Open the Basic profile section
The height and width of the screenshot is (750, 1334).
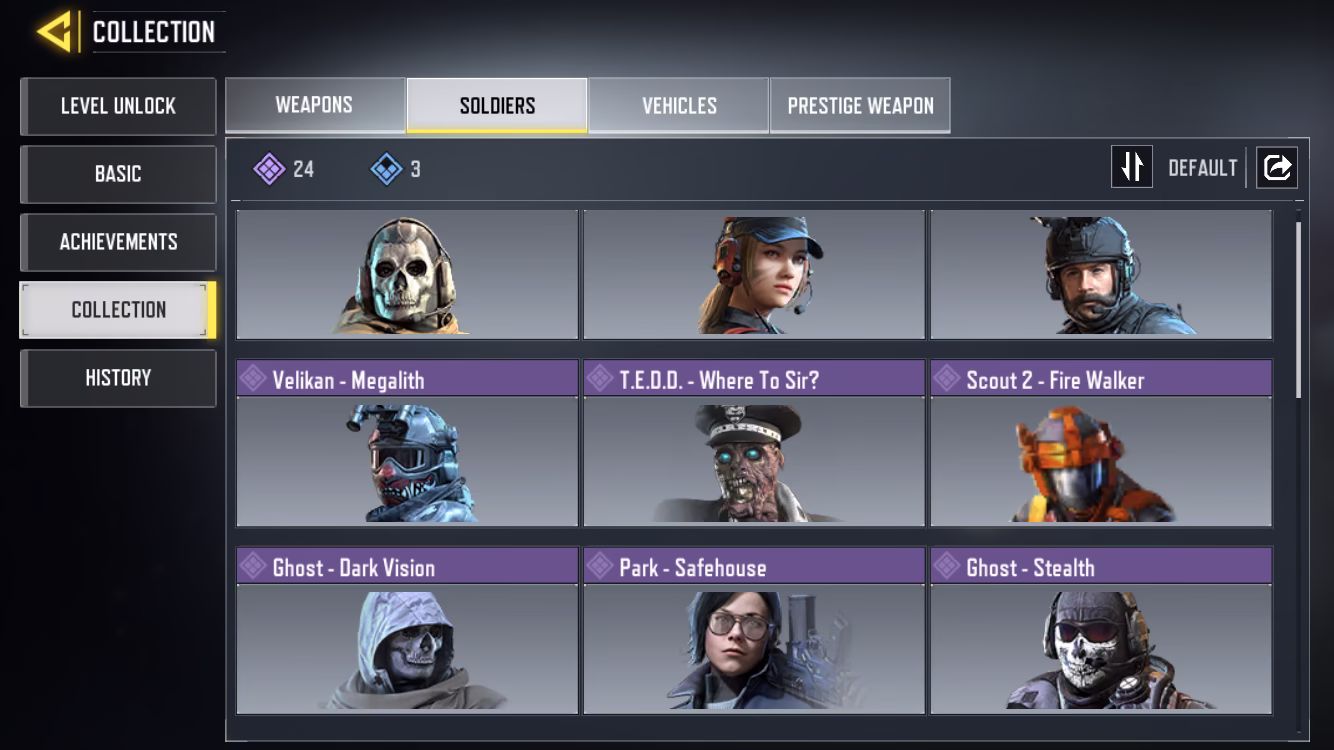[x=118, y=174]
